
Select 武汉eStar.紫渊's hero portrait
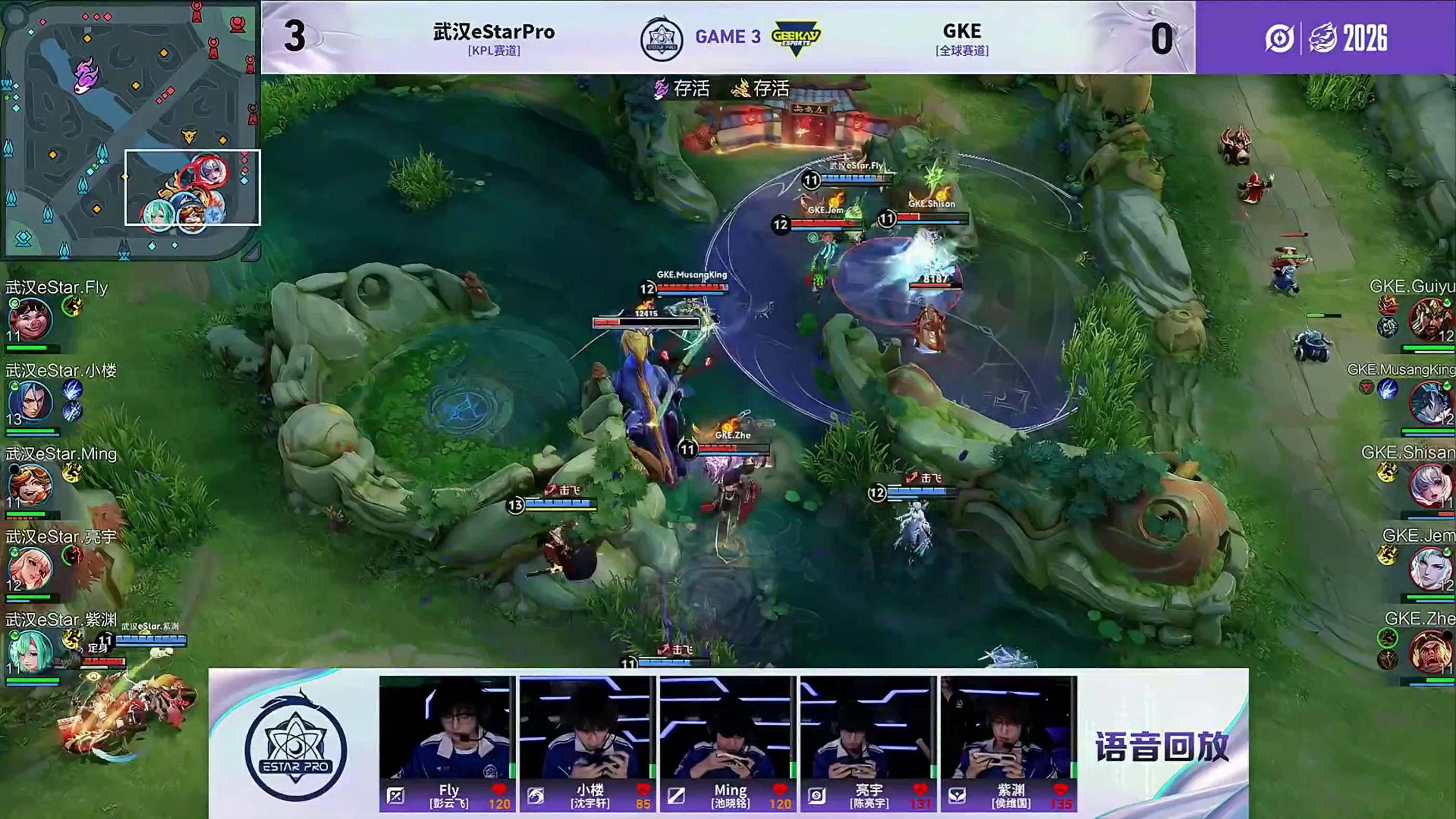click(x=31, y=651)
